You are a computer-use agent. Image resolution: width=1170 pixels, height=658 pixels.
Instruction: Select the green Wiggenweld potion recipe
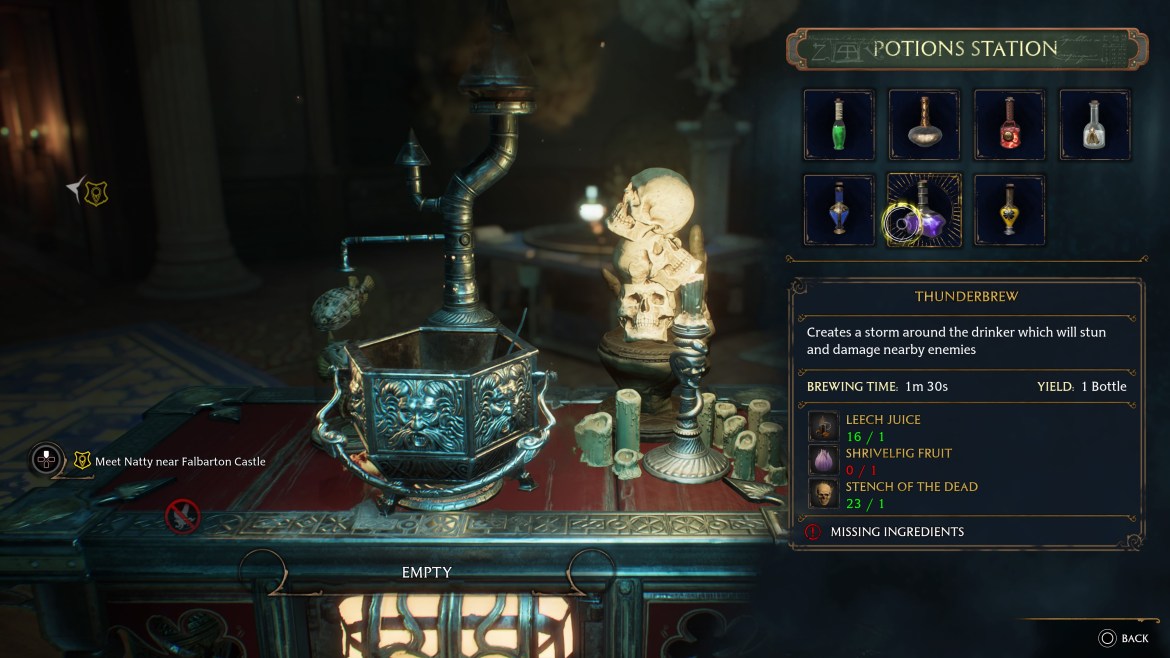click(x=839, y=125)
